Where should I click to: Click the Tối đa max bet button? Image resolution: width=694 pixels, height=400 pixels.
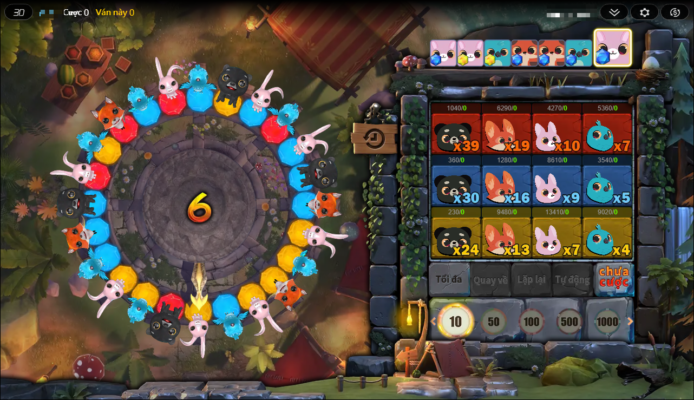(x=449, y=280)
